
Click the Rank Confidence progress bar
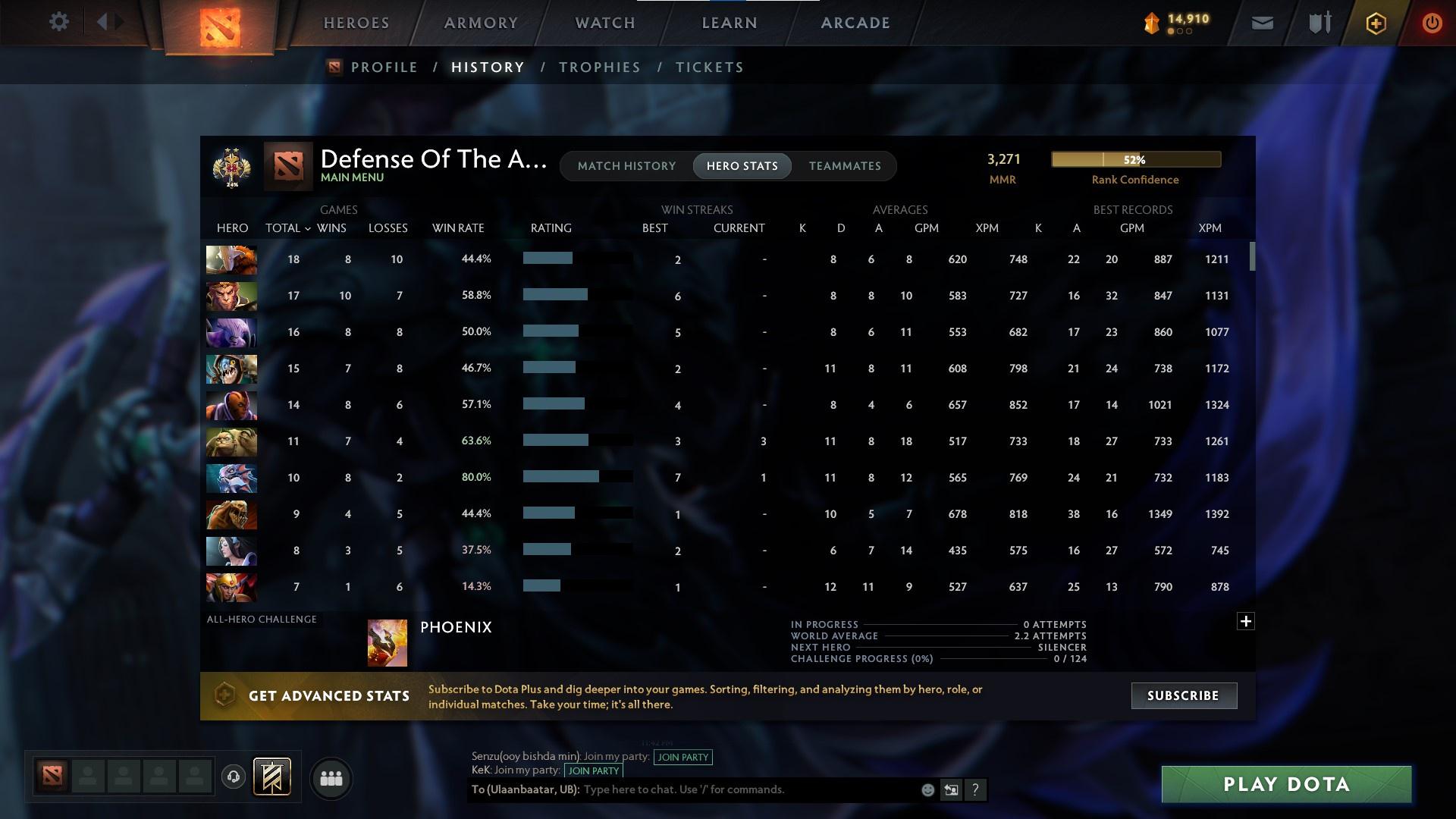tap(1135, 159)
